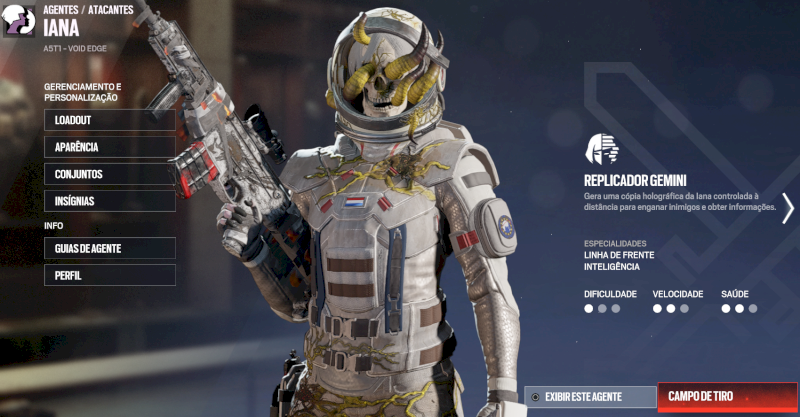Open the Loadout menu
The image size is (800, 417).
(109, 120)
